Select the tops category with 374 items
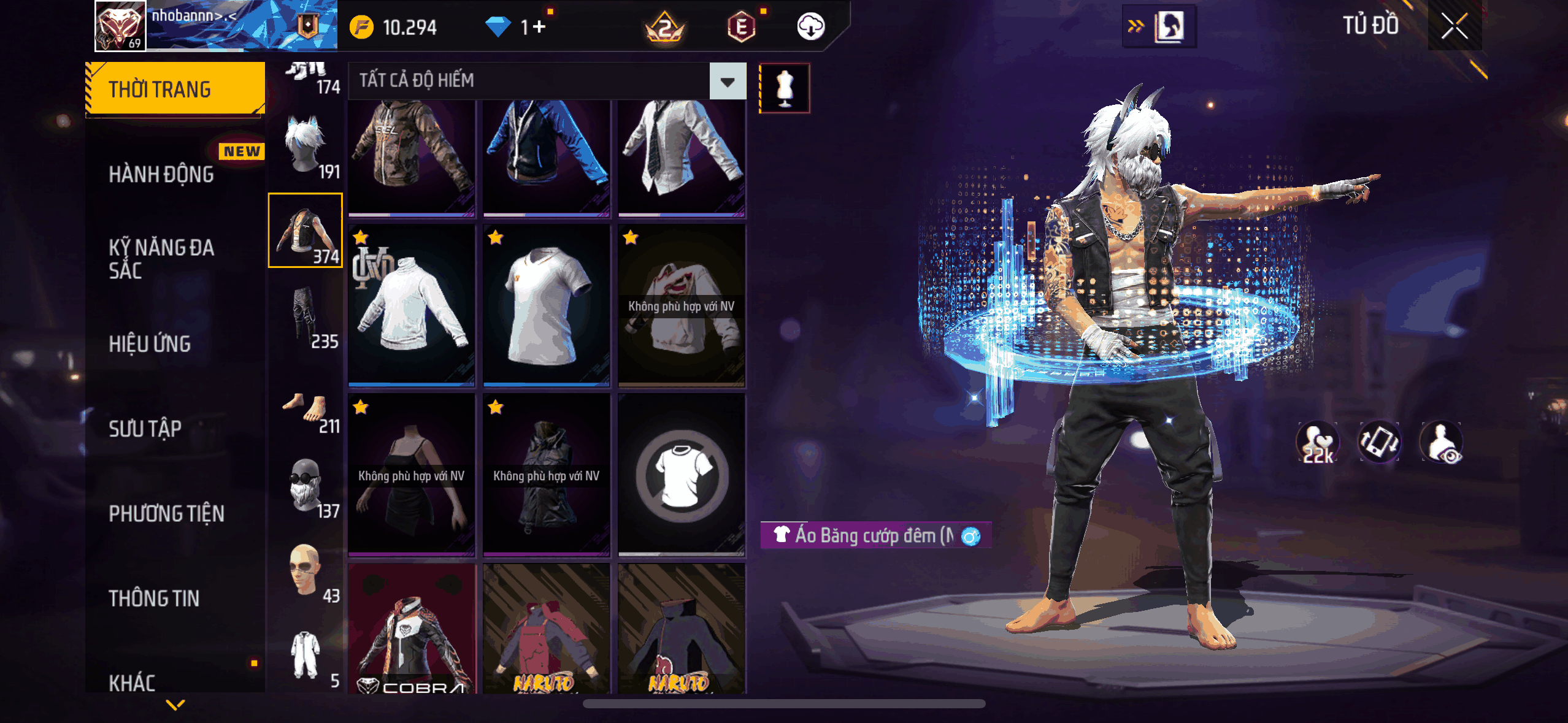Viewport: 1568px width, 723px height. (x=306, y=231)
